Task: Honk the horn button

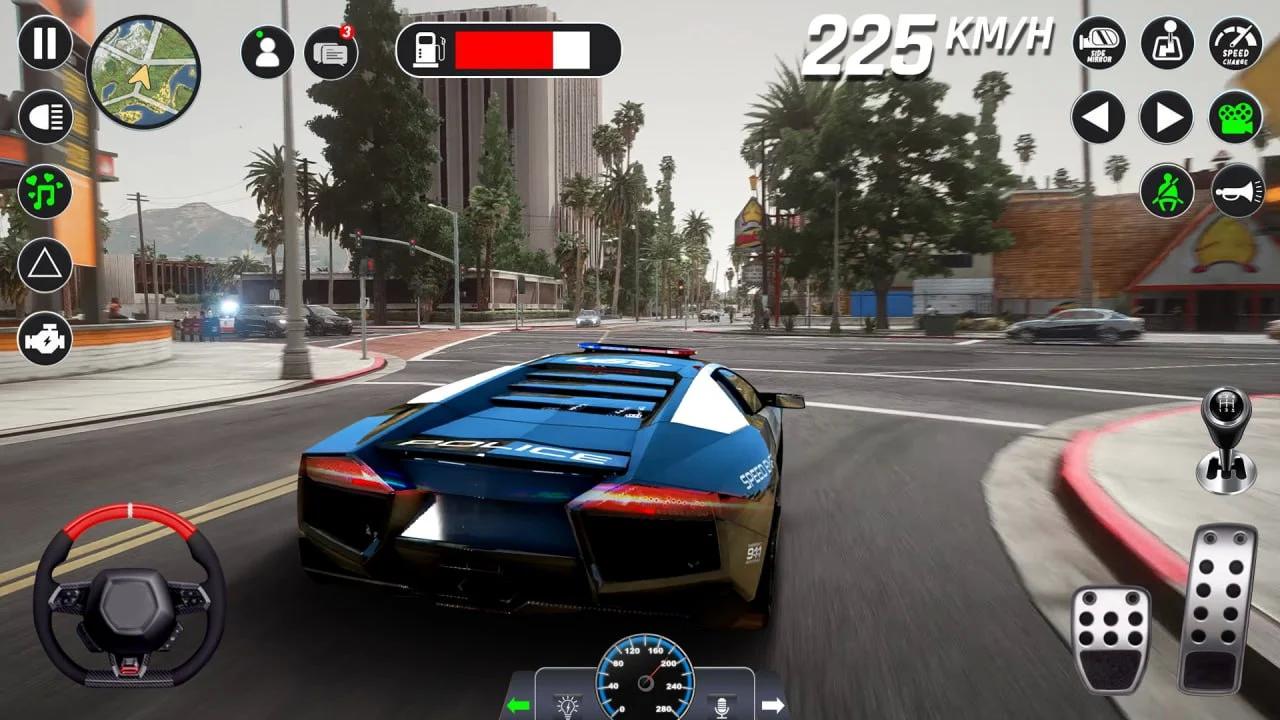Action: 1238,190
